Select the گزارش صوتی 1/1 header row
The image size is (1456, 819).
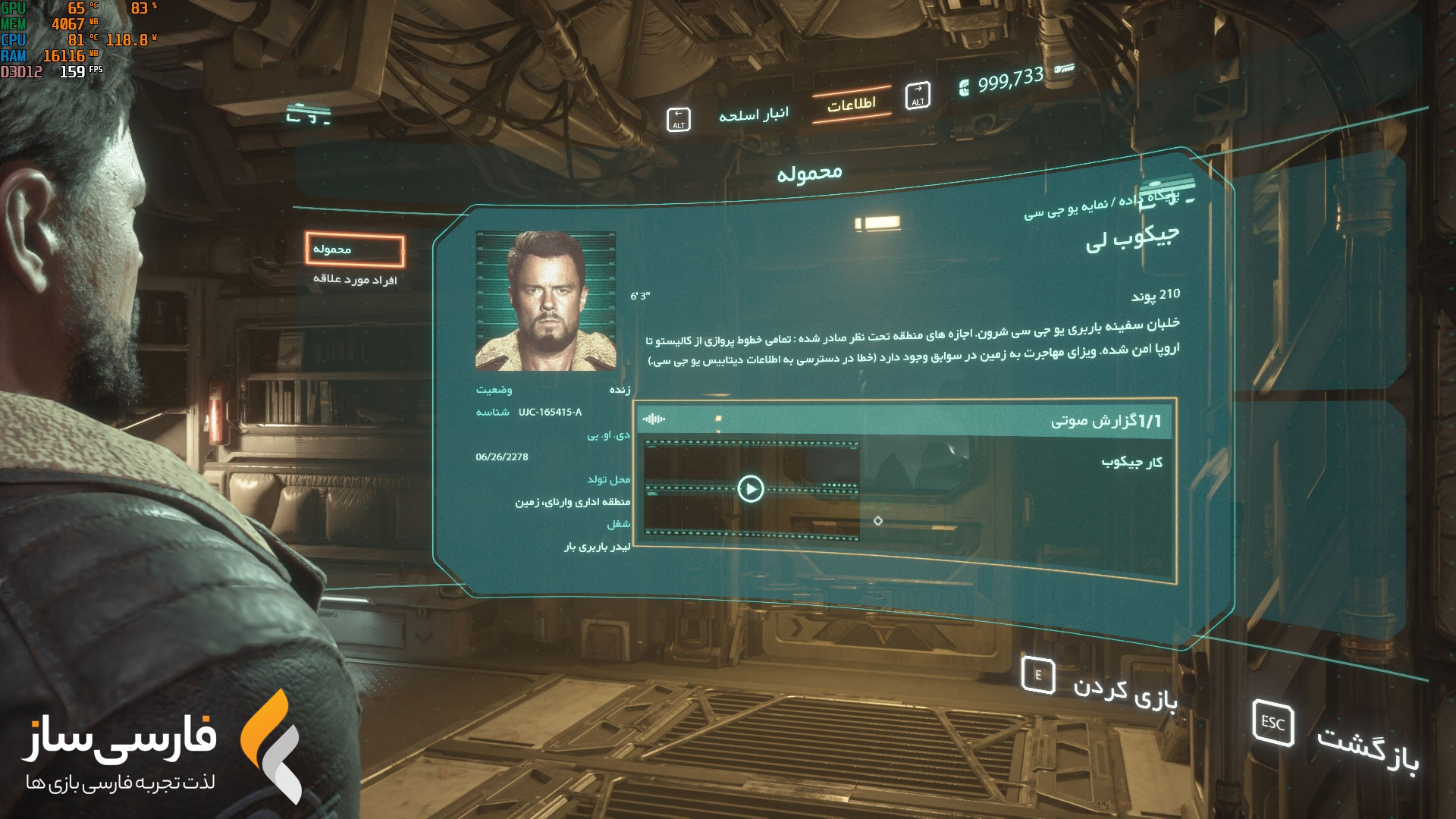tap(904, 420)
